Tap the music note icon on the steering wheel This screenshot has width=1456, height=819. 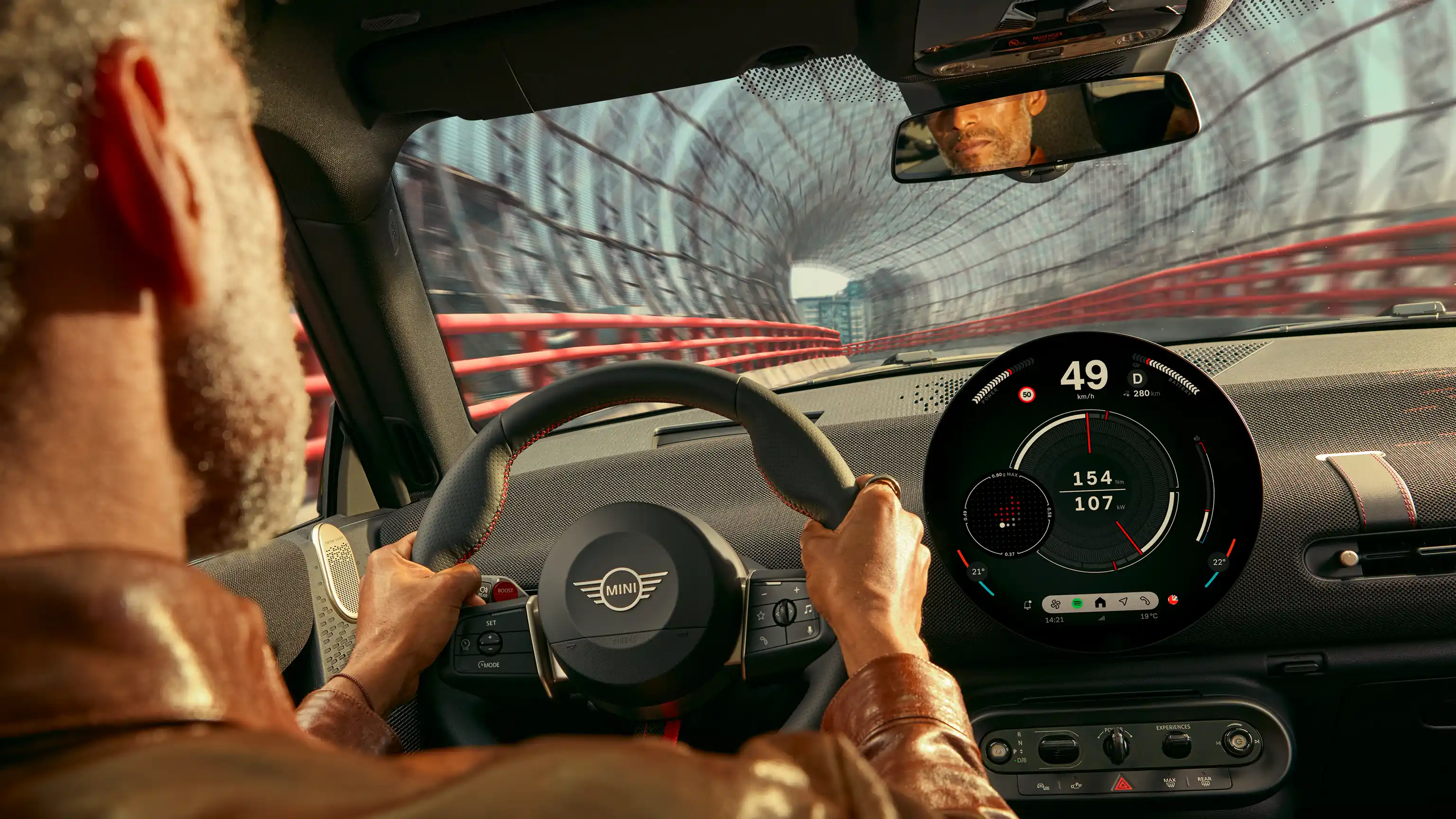click(810, 609)
